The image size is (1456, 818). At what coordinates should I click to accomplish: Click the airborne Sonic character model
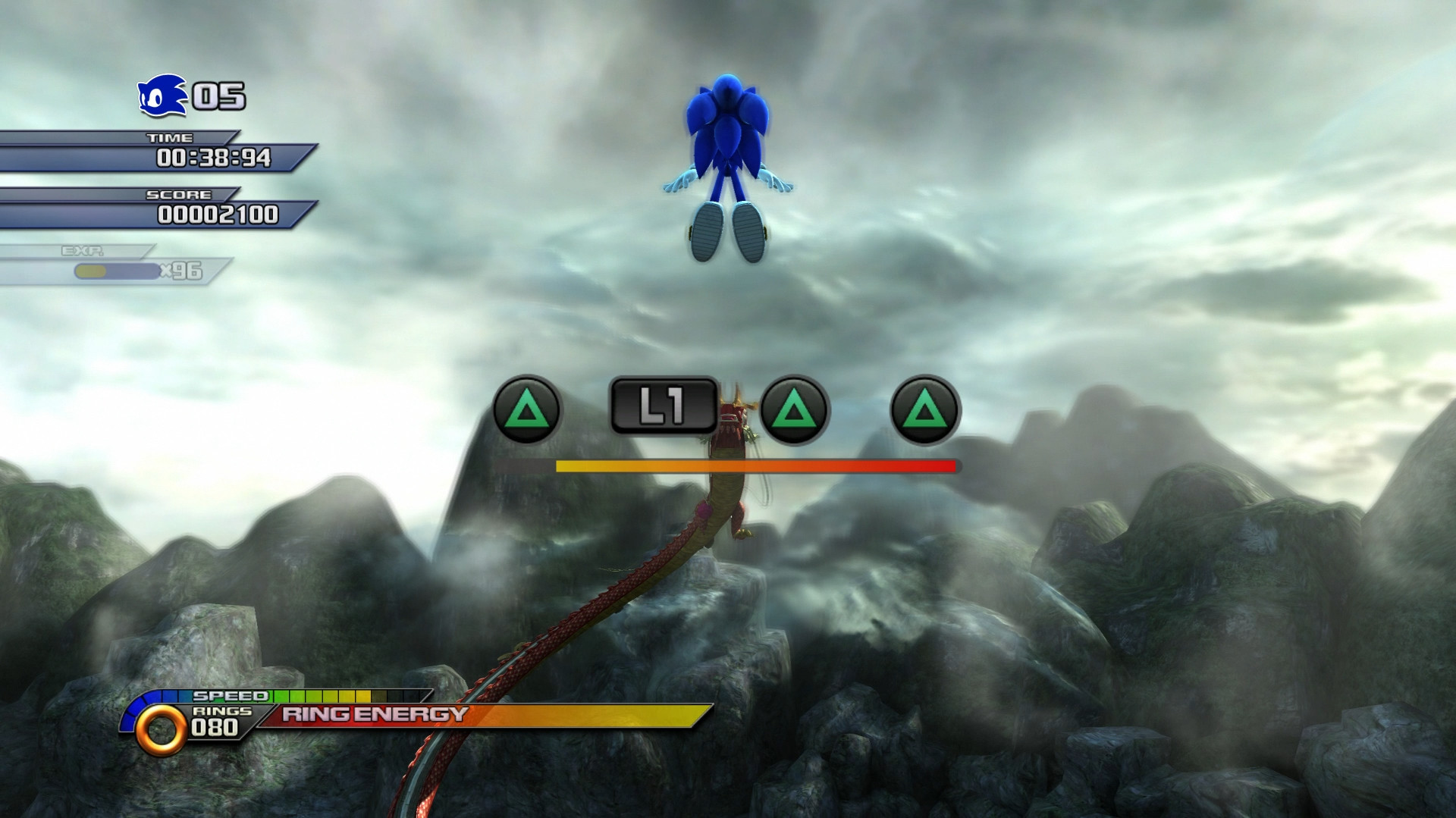(728, 152)
